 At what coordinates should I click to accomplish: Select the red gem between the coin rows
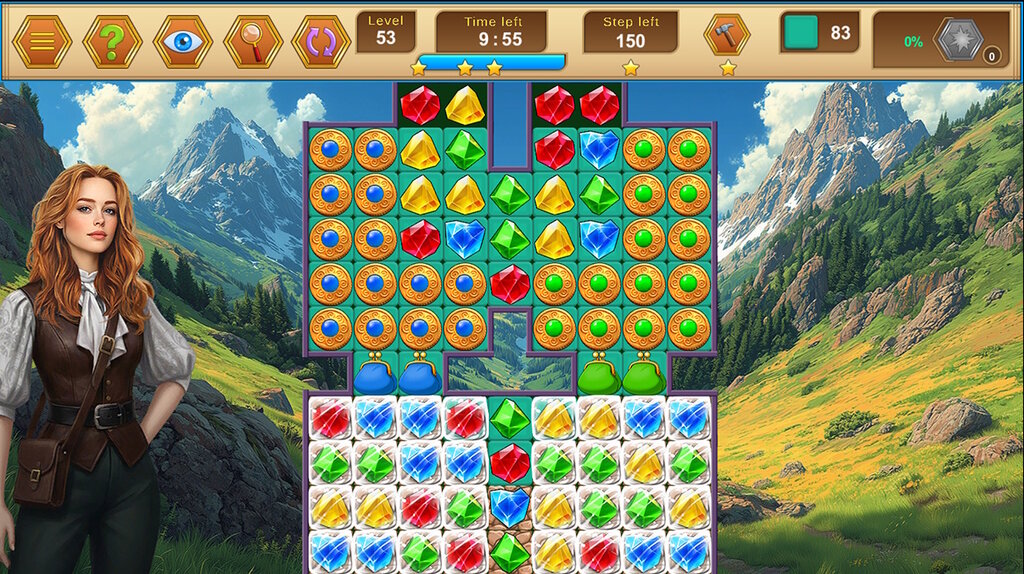pos(510,284)
